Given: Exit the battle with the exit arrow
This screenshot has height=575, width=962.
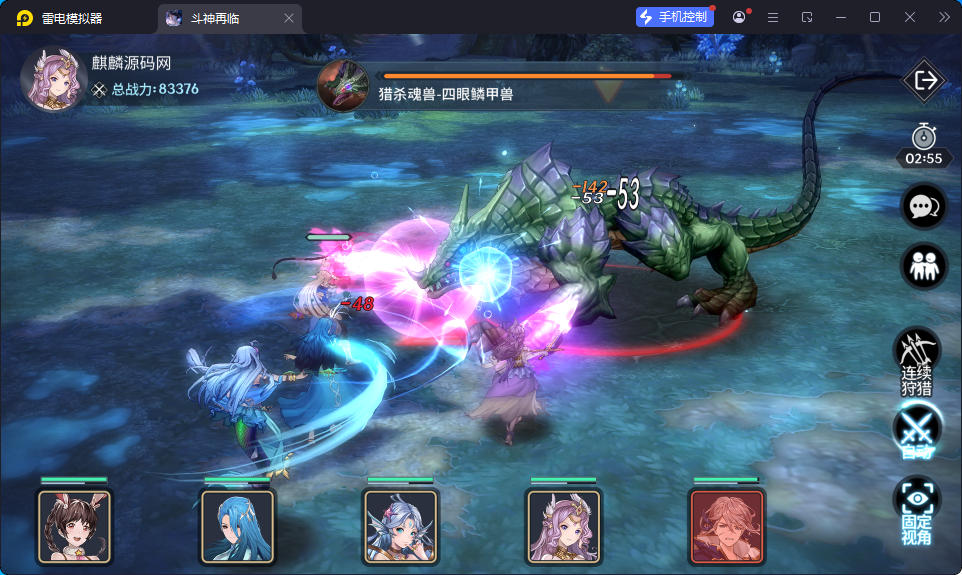Looking at the screenshot, I should coord(924,81).
